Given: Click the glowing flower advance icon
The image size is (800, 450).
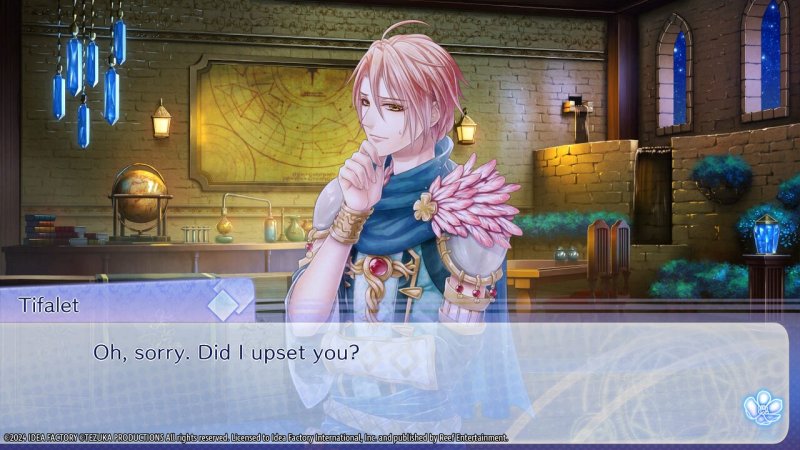Looking at the screenshot, I should [x=760, y=406].
